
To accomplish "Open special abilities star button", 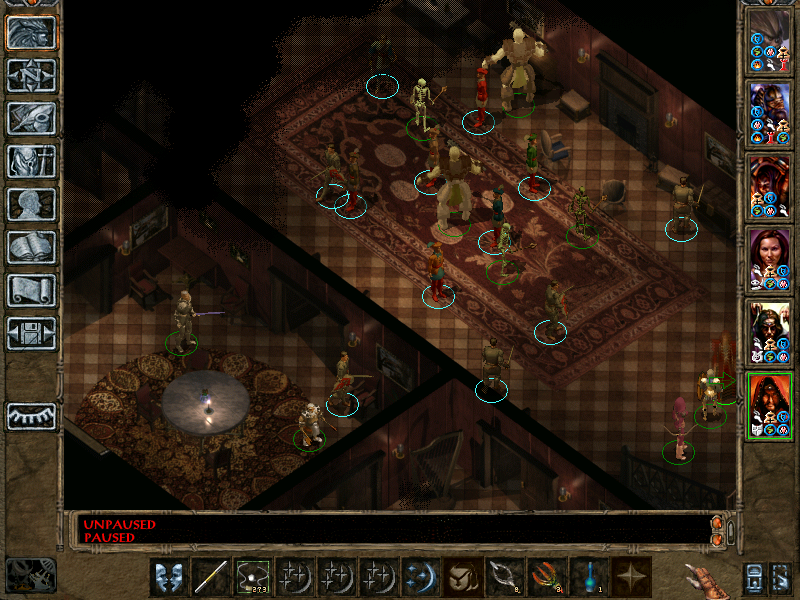I will (x=631, y=577).
